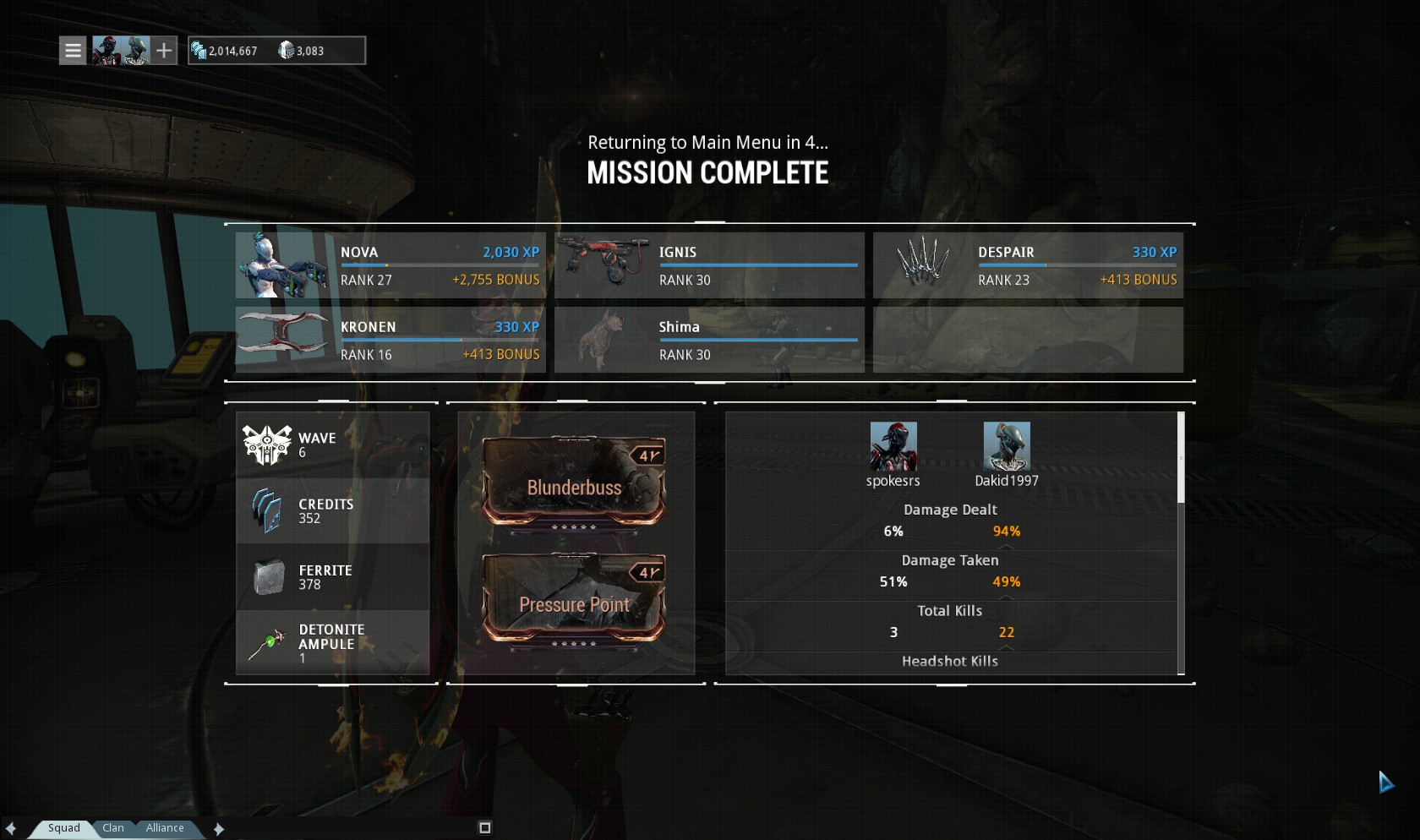The image size is (1420, 840).
Task: Invite a player with the plus button
Action: [x=164, y=51]
